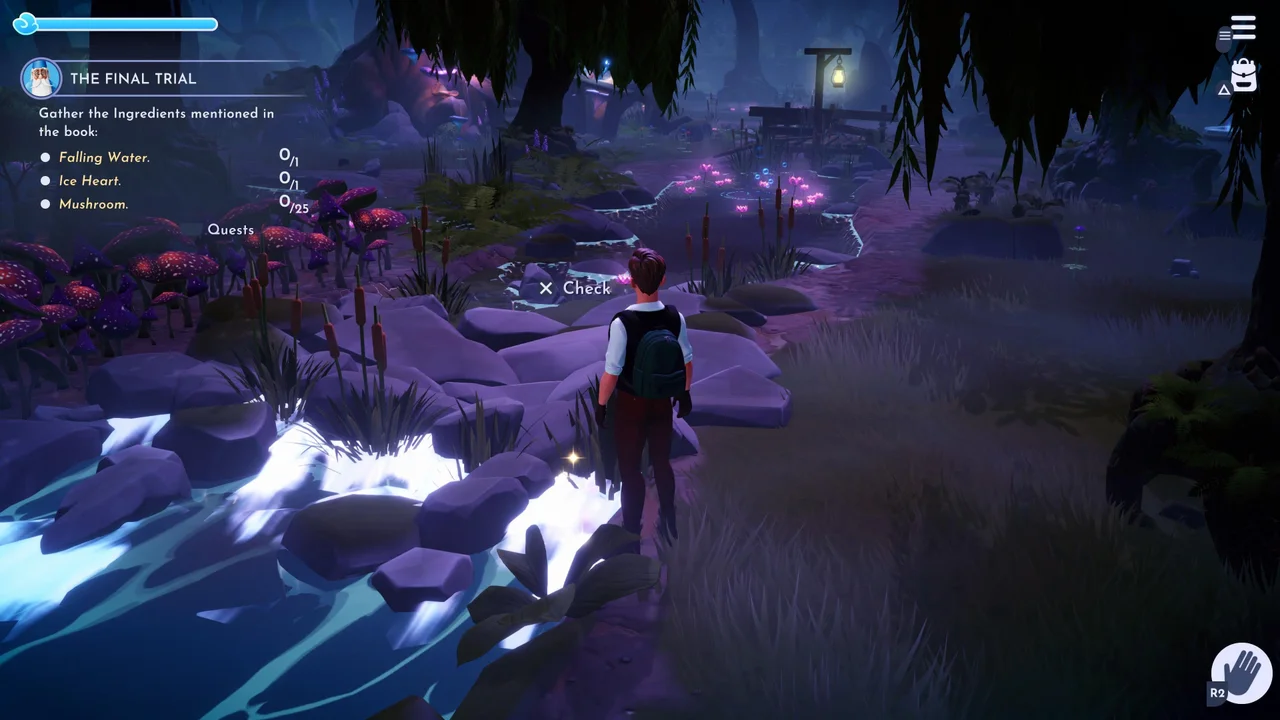Expand the ingredients list under the quest
This screenshot has height=720, width=1280.
point(156,122)
